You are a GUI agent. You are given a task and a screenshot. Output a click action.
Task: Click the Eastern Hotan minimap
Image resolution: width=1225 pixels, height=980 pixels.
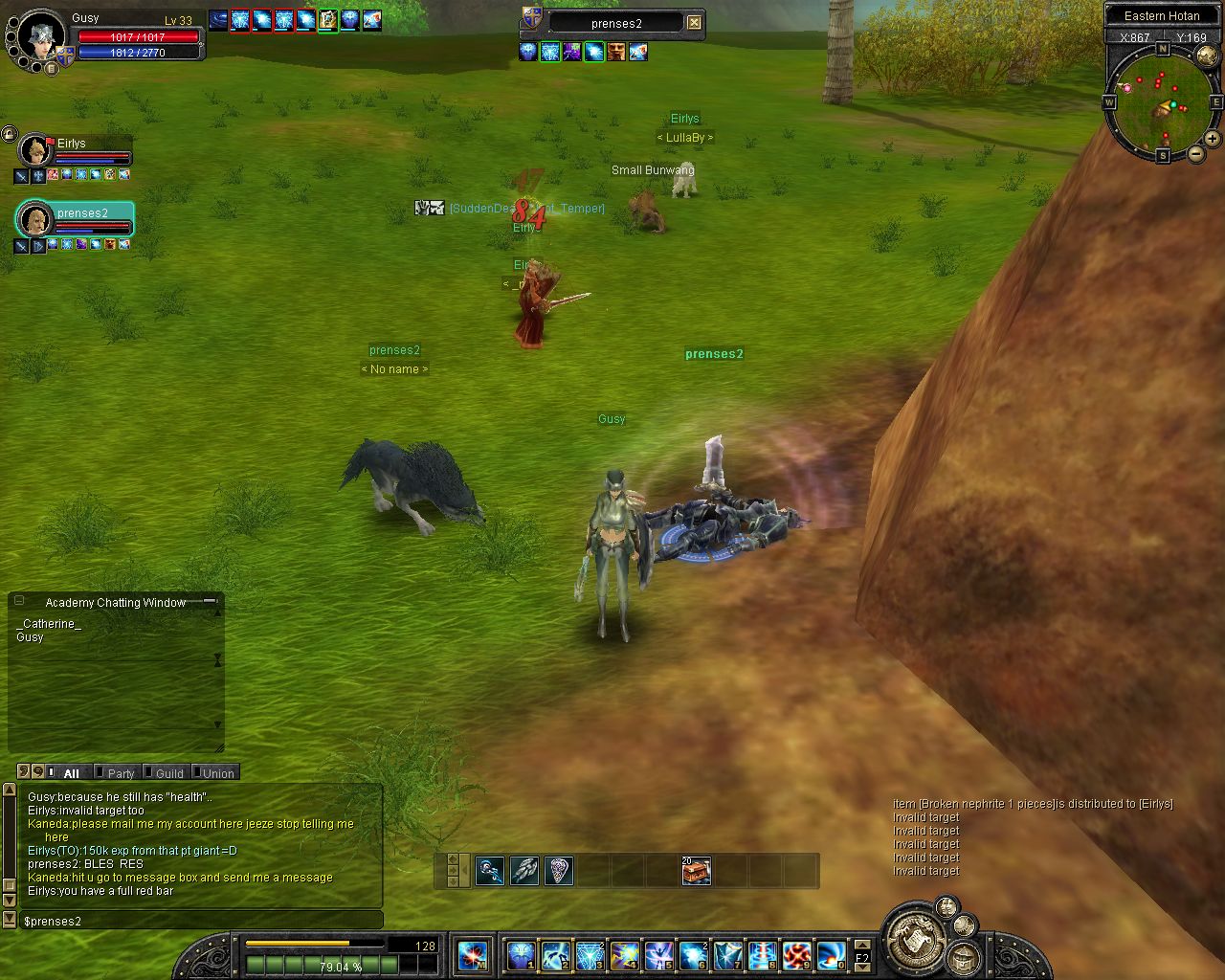tap(1162, 104)
